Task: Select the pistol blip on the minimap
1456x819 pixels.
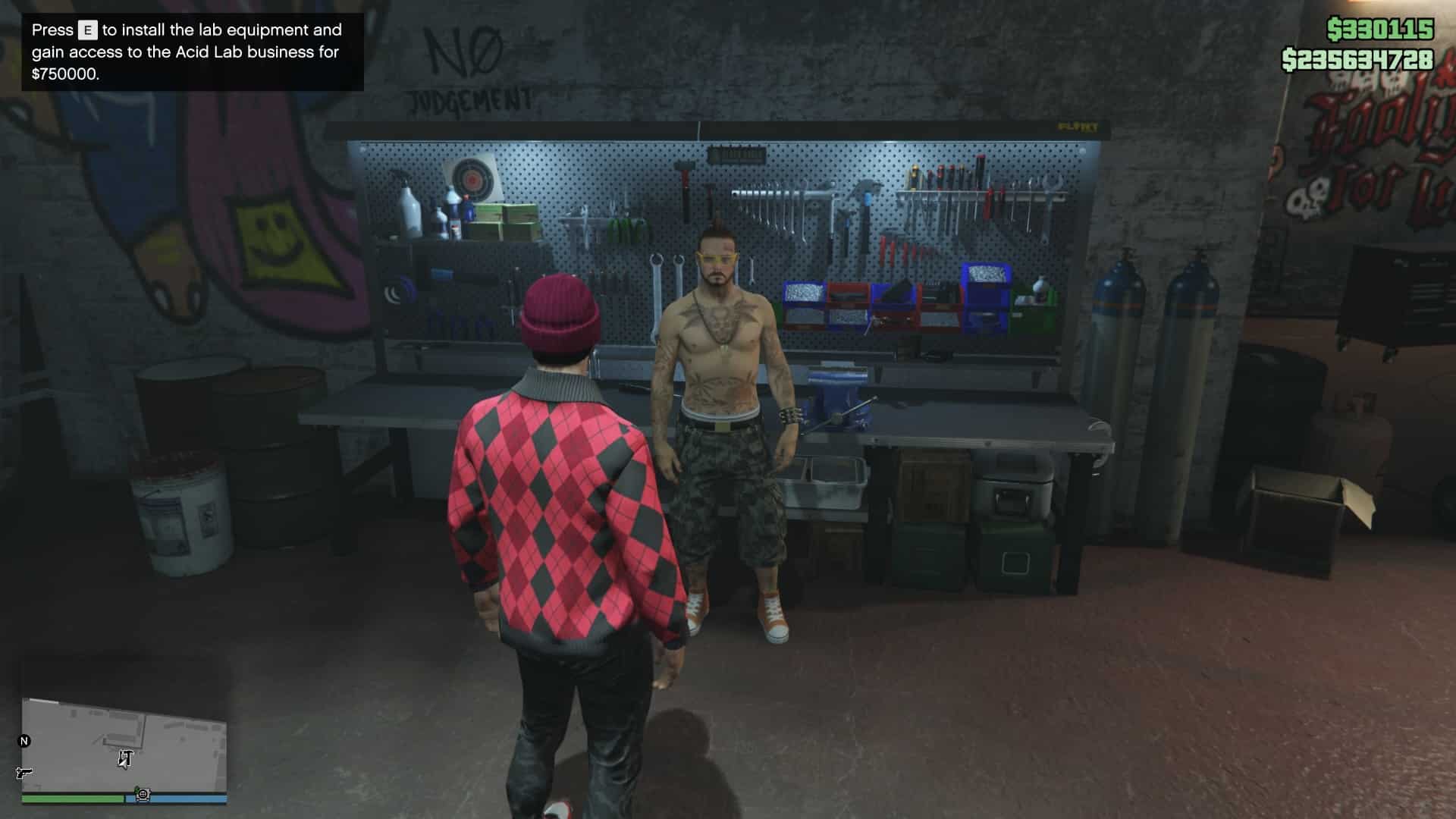Action: (24, 773)
